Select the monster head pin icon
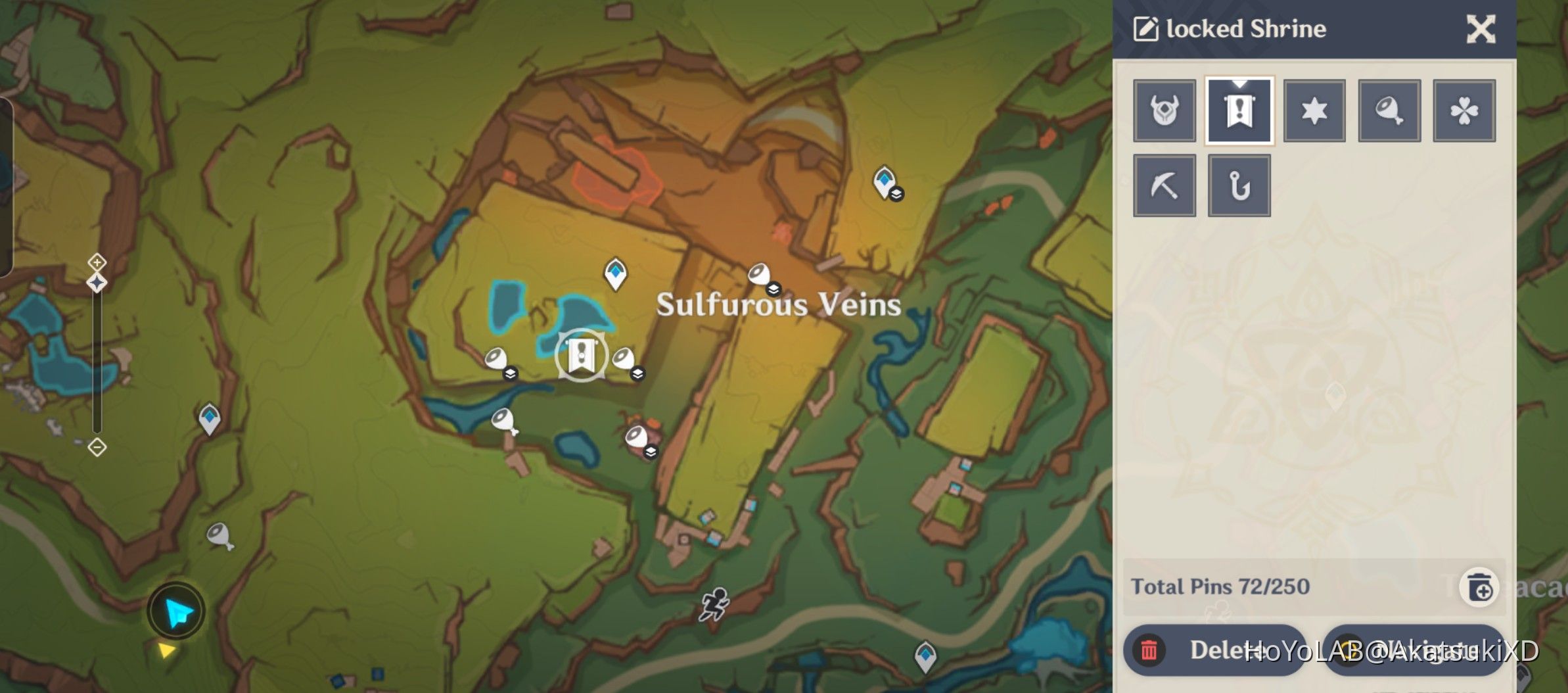Screen dimensions: 1568x693 point(1164,110)
